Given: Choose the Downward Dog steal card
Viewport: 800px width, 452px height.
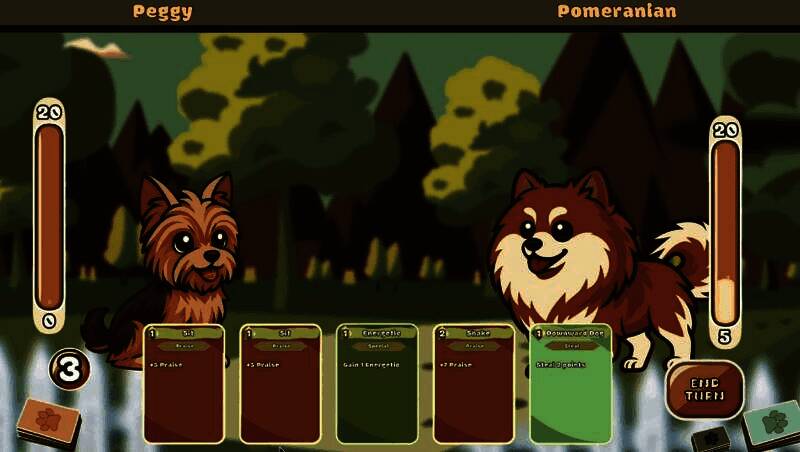Looking at the screenshot, I should [x=570, y=384].
